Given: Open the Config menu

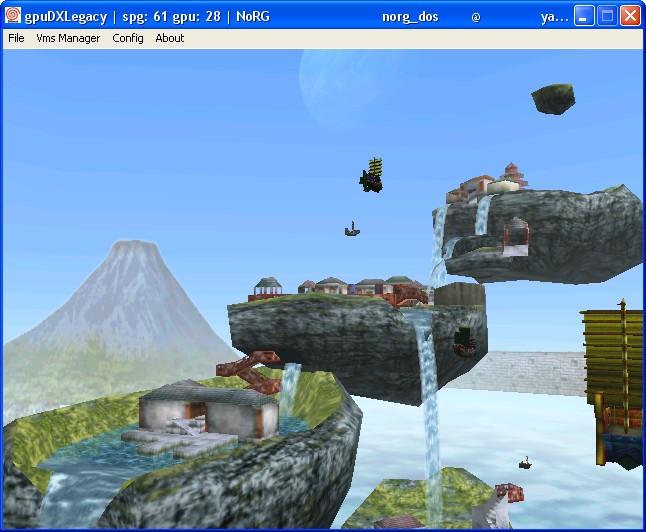Looking at the screenshot, I should point(128,38).
